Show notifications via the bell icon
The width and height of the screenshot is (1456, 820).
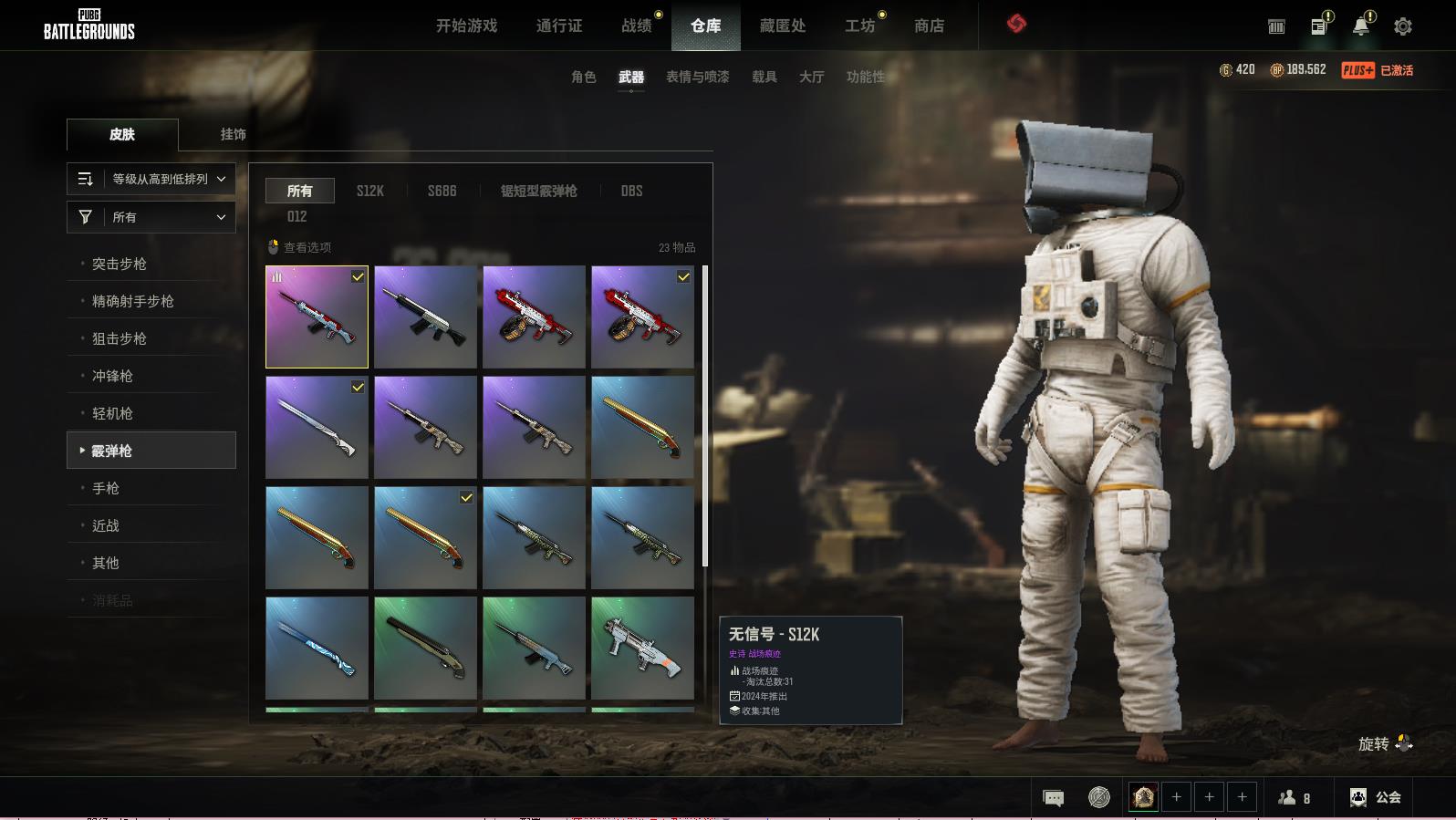point(1360,26)
